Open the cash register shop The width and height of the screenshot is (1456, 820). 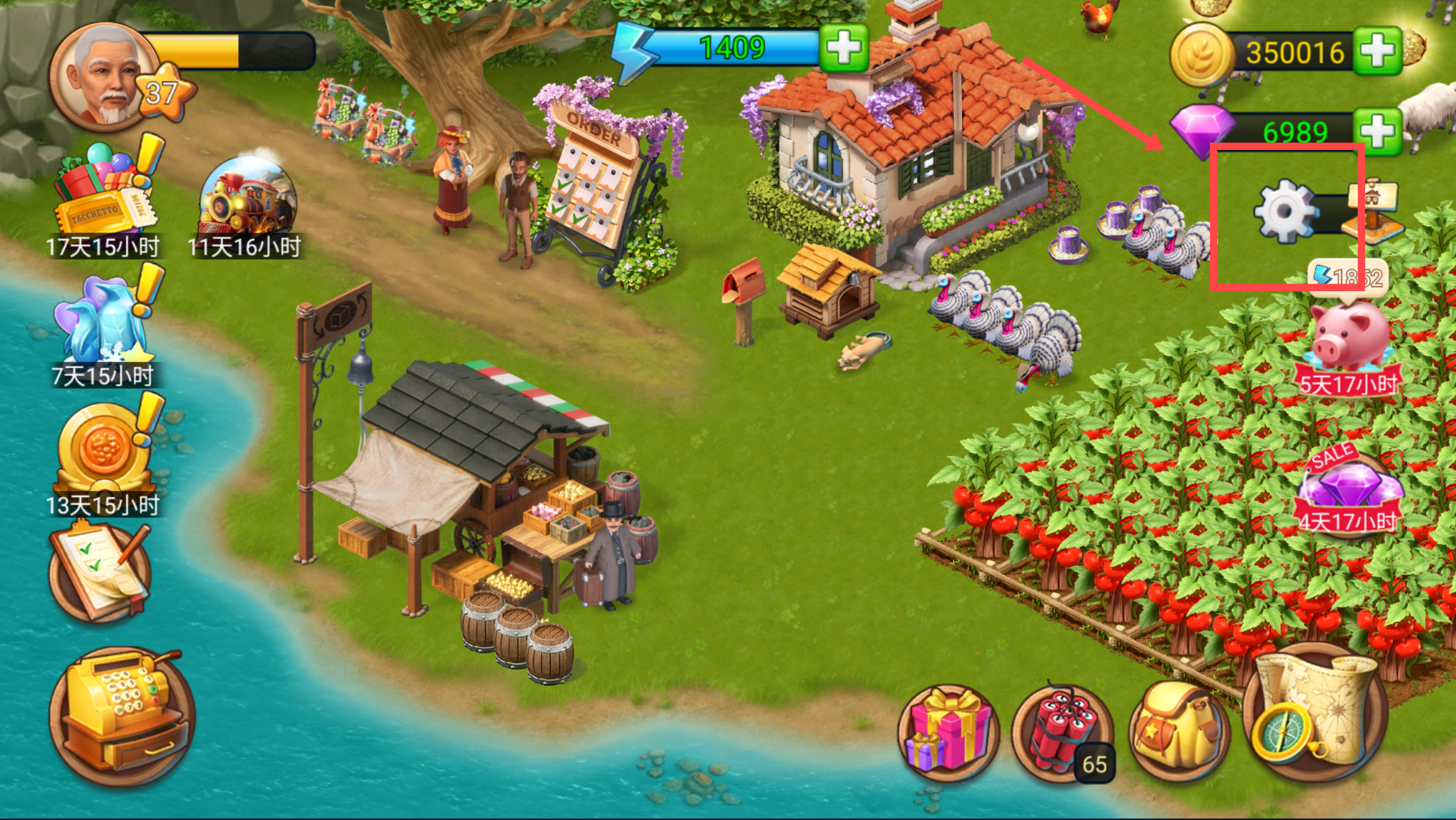point(122,715)
